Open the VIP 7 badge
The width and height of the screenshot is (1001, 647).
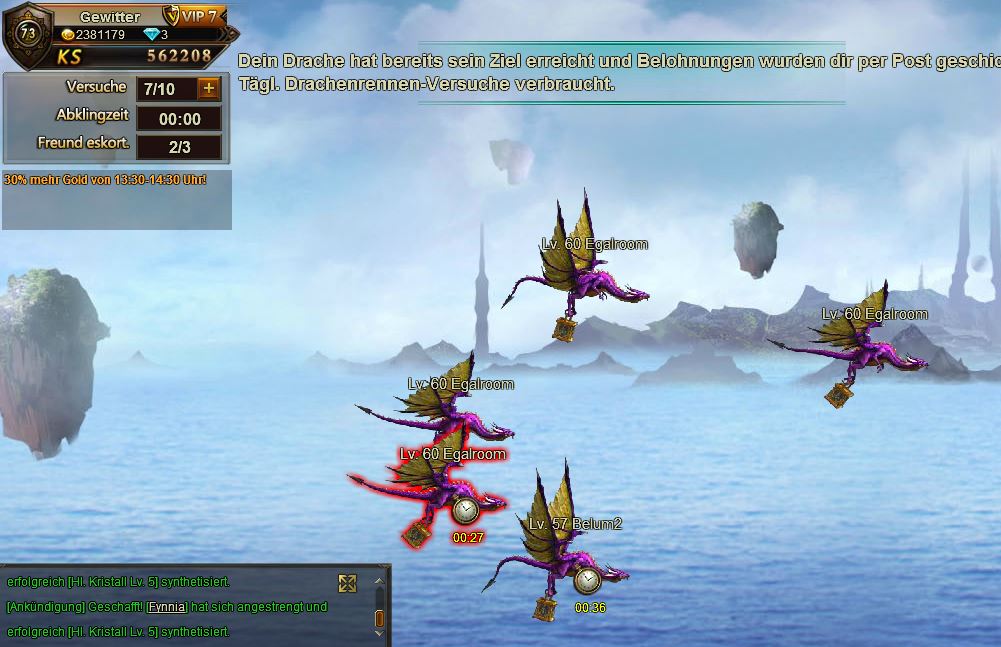pos(191,17)
